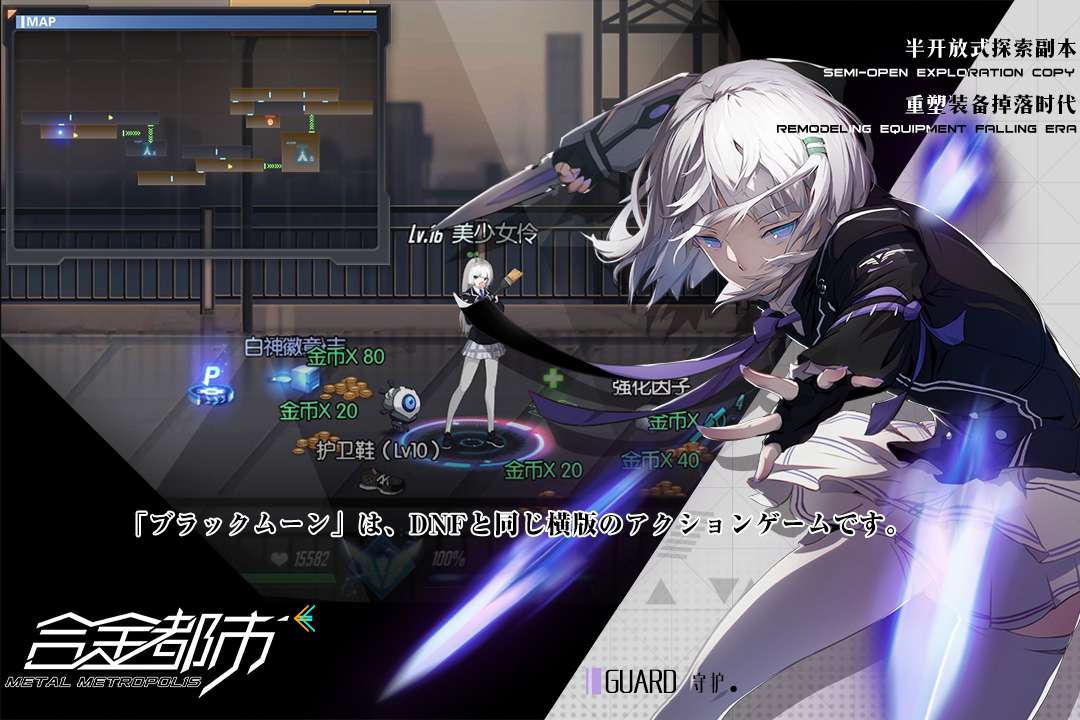This screenshot has height=720, width=1080.
Task: Open the MAP panel overlay
Action: coord(36,21)
